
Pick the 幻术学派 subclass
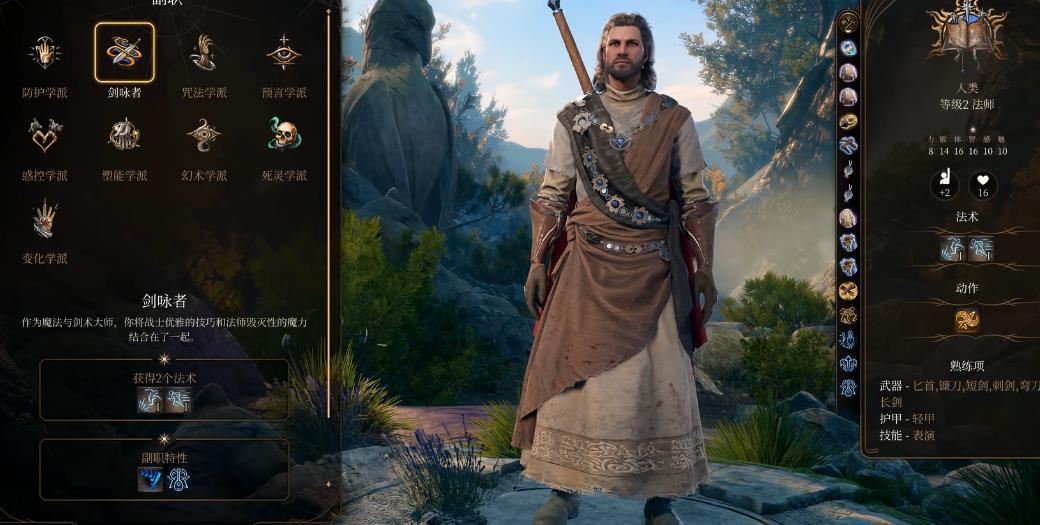coord(204,135)
